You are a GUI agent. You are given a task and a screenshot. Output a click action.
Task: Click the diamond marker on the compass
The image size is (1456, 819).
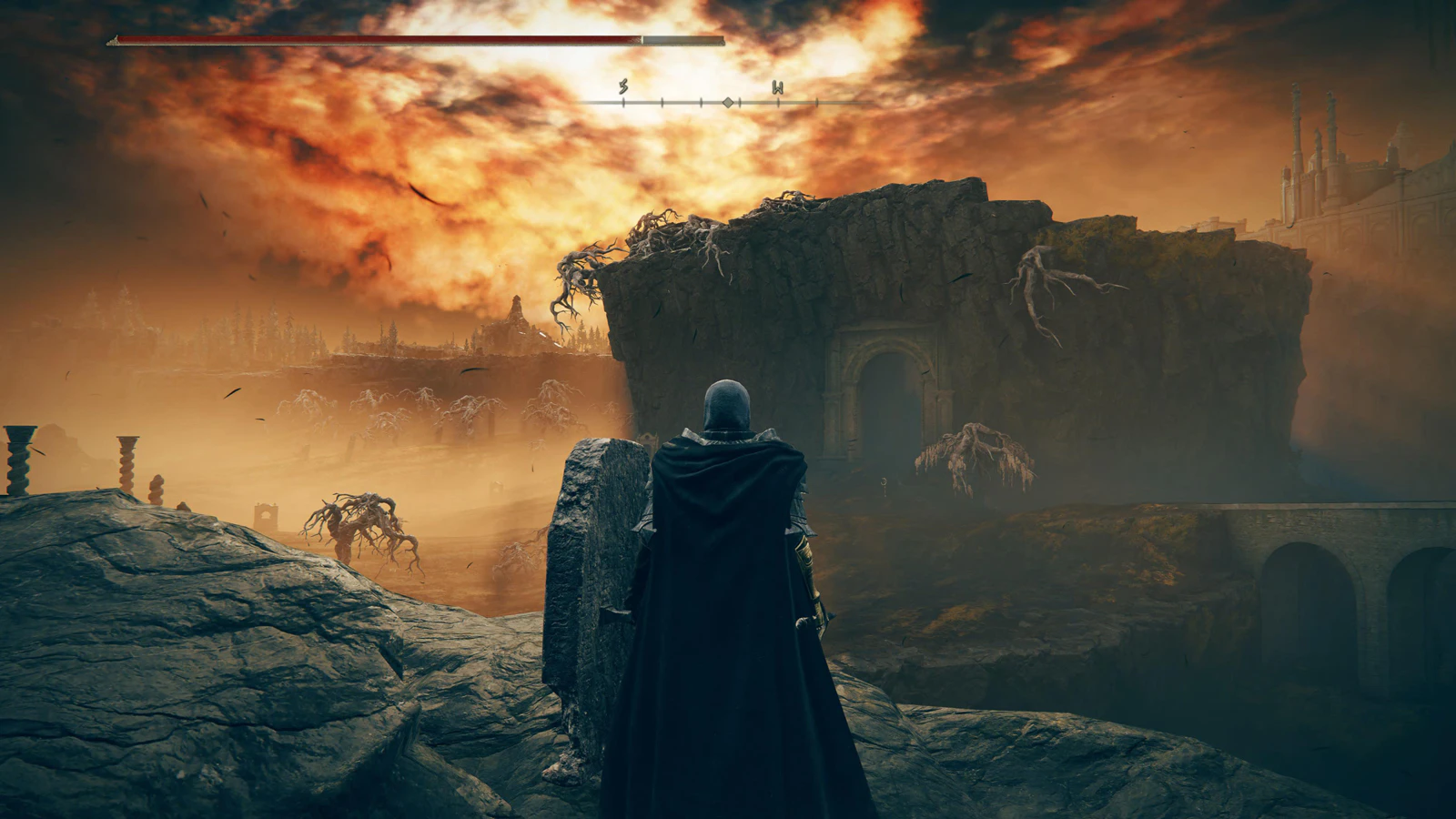(x=727, y=103)
